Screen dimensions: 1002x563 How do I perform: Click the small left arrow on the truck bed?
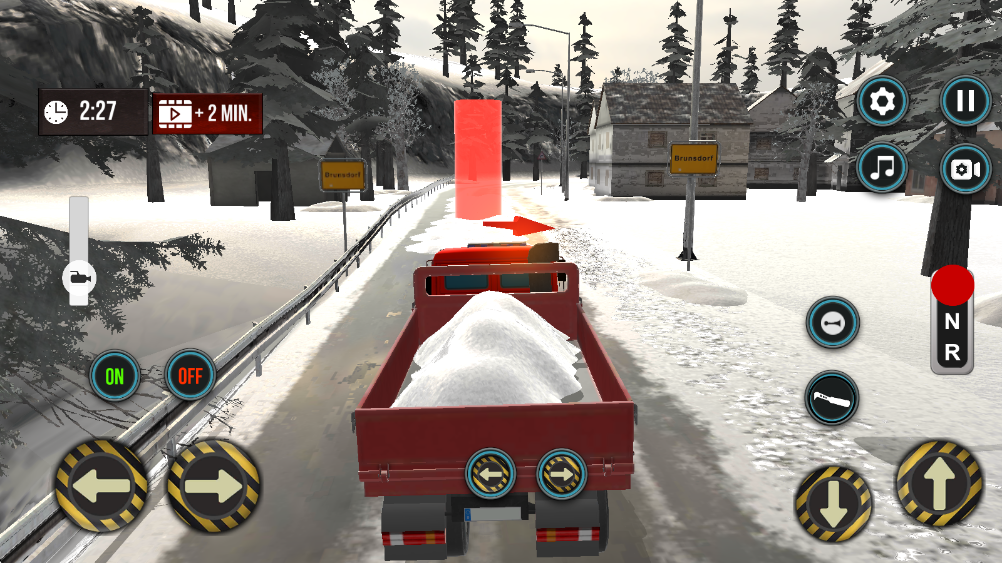pyautogui.click(x=490, y=473)
